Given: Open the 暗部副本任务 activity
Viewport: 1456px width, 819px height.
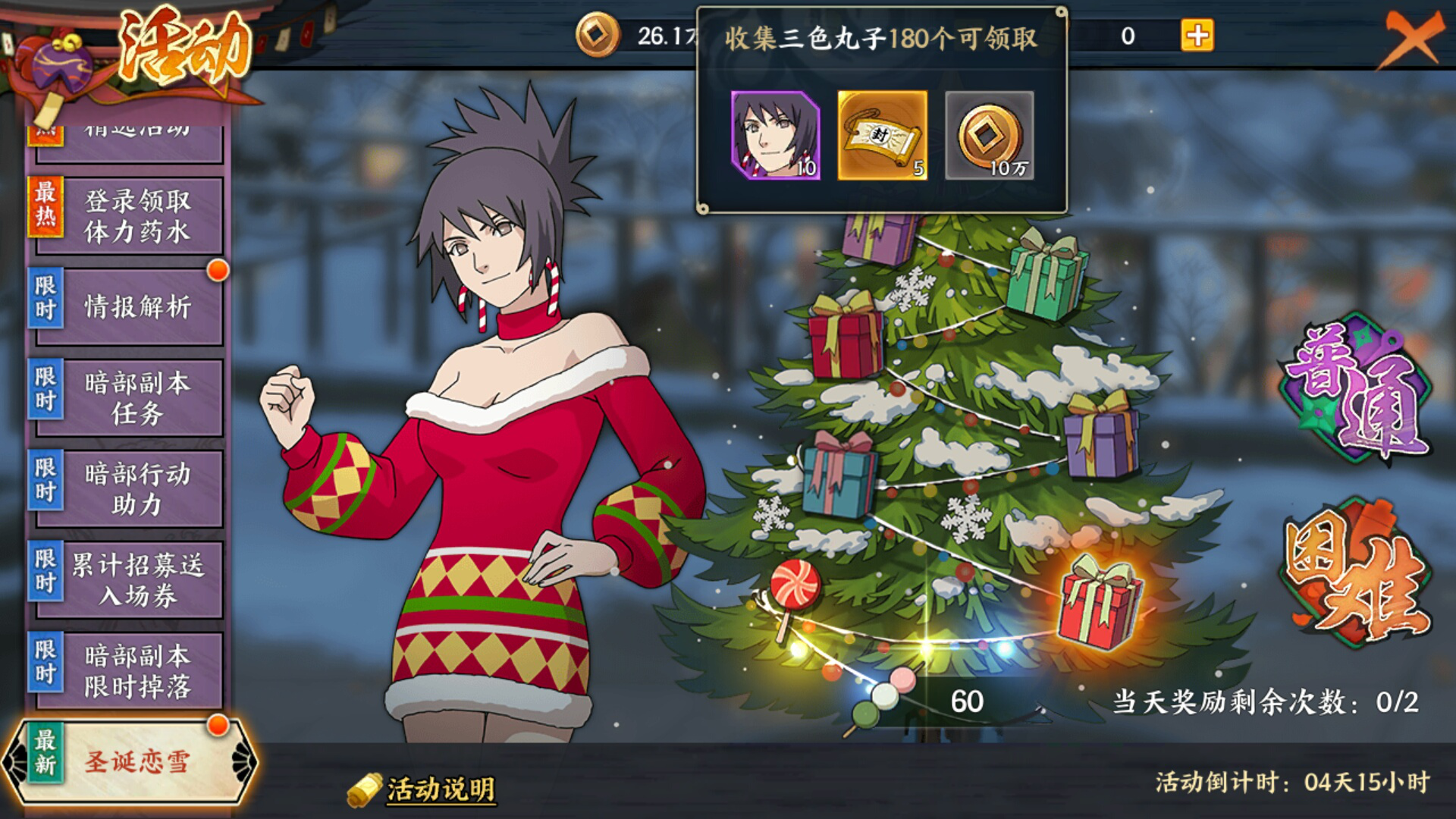Looking at the screenshot, I should (129, 397).
